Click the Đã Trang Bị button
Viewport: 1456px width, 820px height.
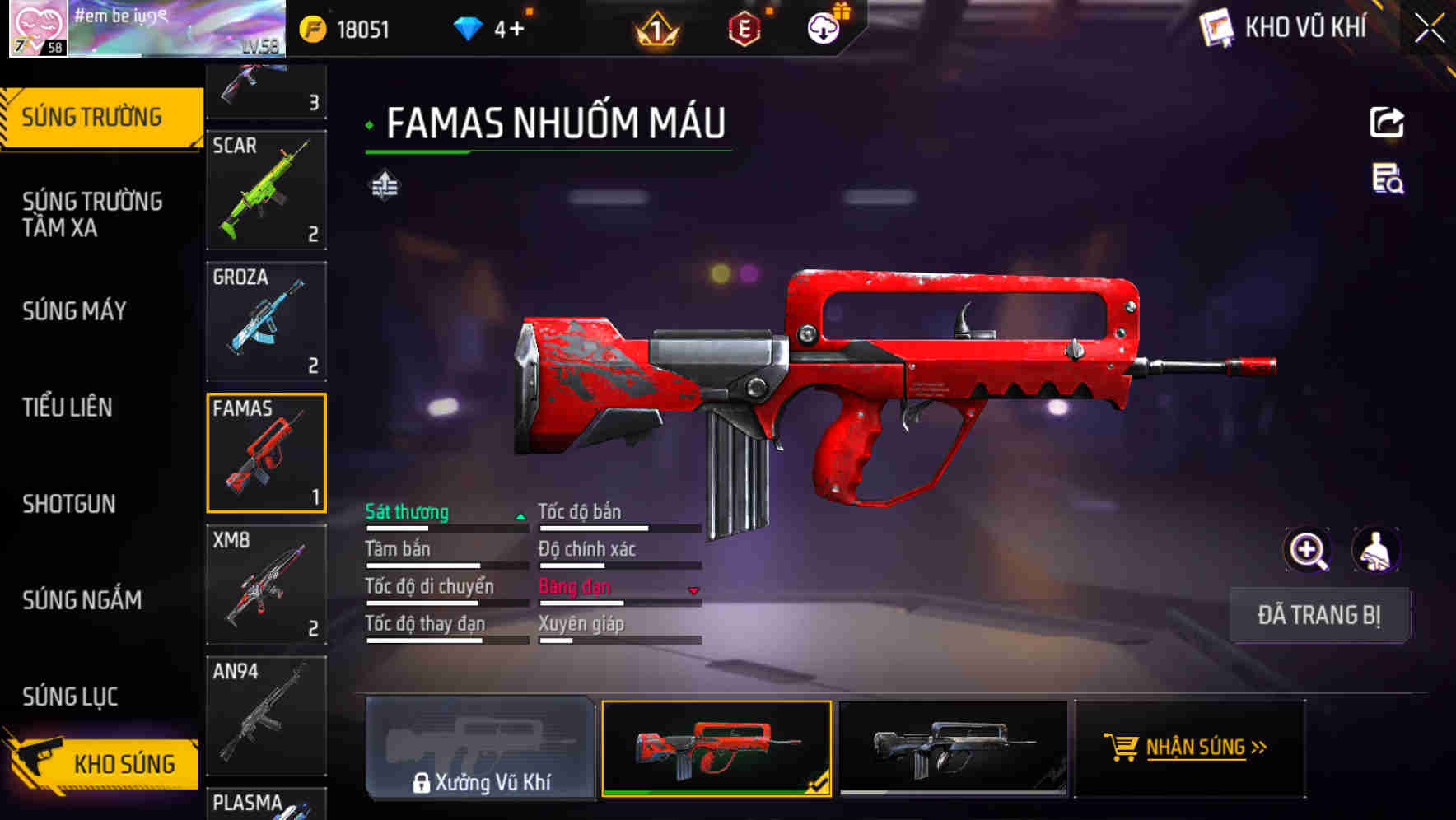point(1318,615)
